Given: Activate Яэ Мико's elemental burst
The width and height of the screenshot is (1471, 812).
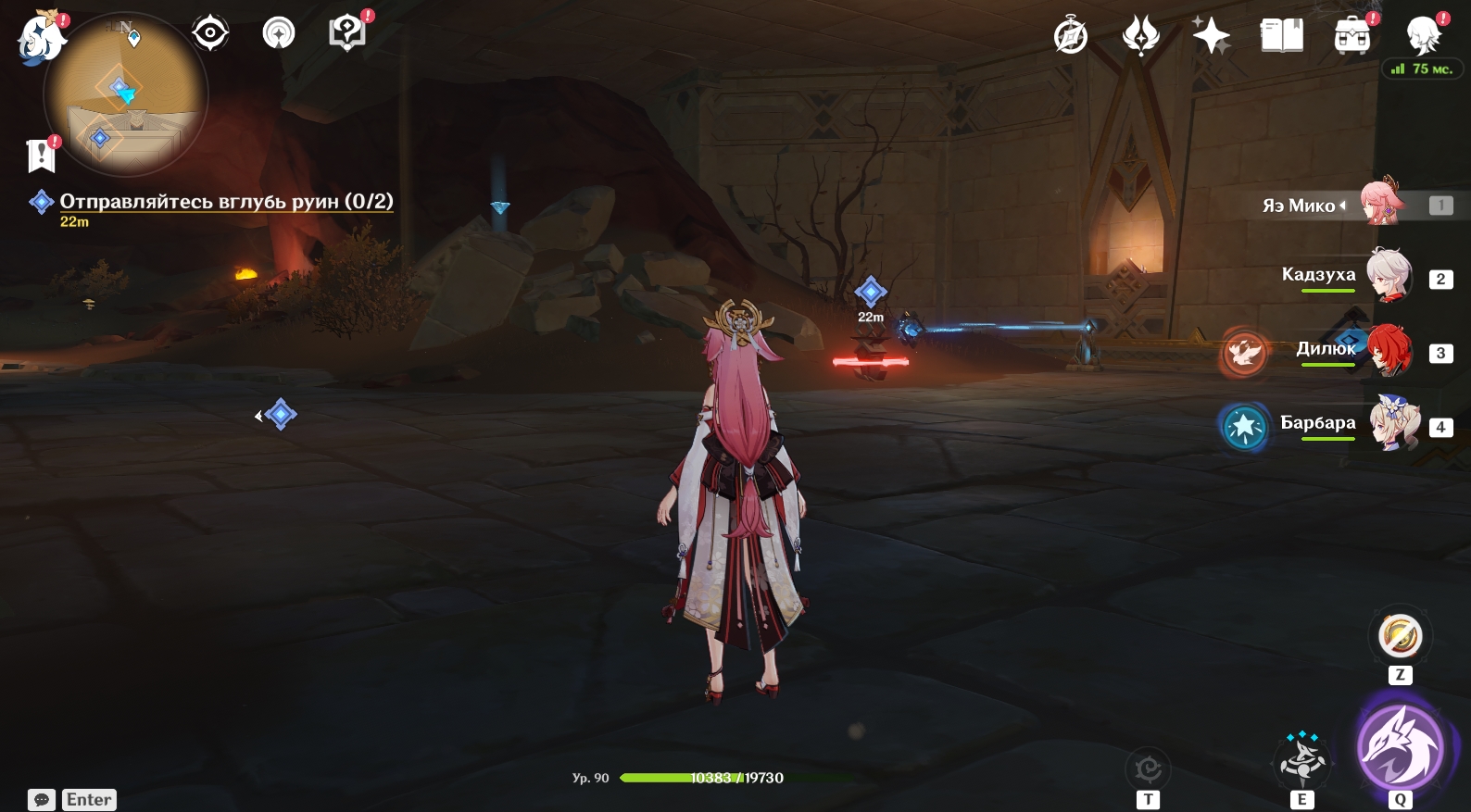Looking at the screenshot, I should pos(1399,748).
